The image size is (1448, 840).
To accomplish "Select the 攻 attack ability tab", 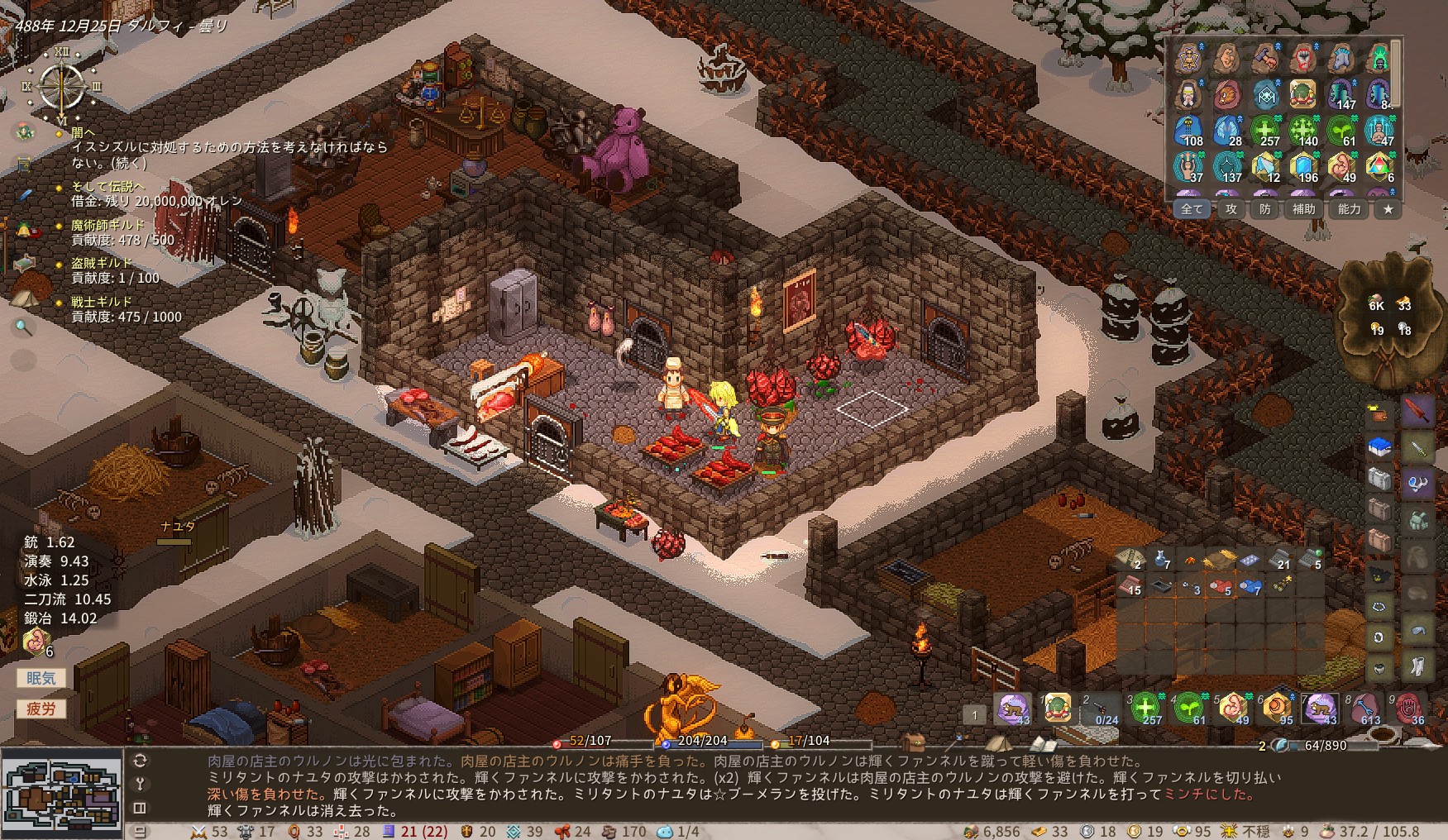I will tap(1231, 210).
